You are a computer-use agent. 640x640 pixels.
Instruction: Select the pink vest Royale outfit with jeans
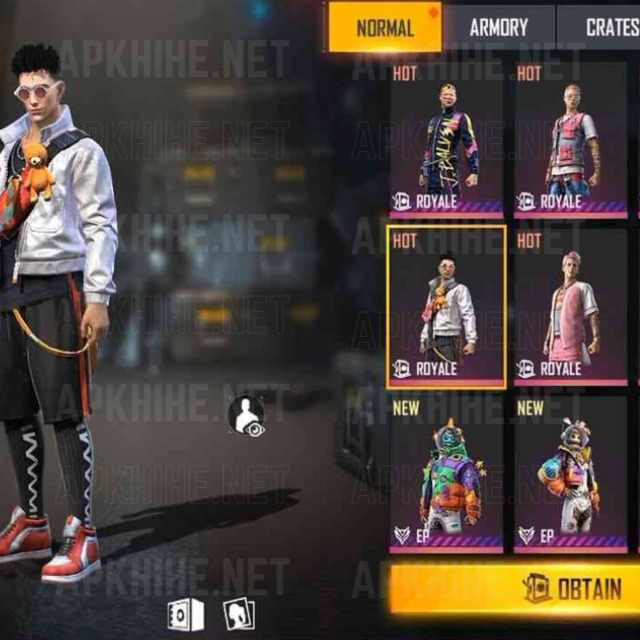click(571, 140)
